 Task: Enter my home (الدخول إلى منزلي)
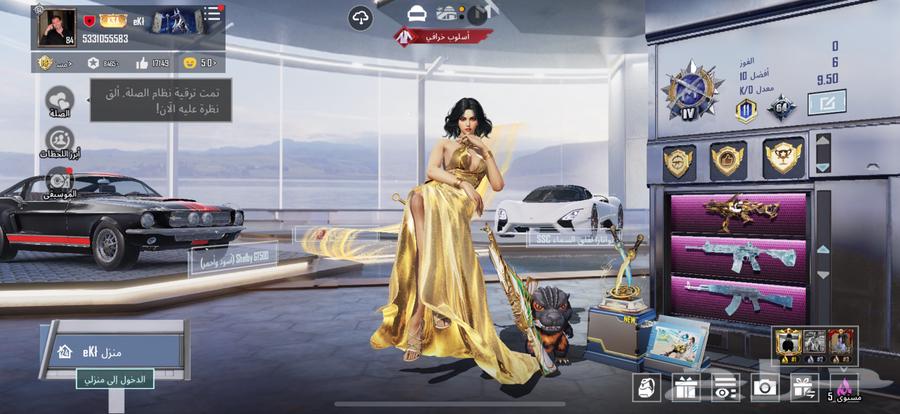pyautogui.click(x=111, y=379)
